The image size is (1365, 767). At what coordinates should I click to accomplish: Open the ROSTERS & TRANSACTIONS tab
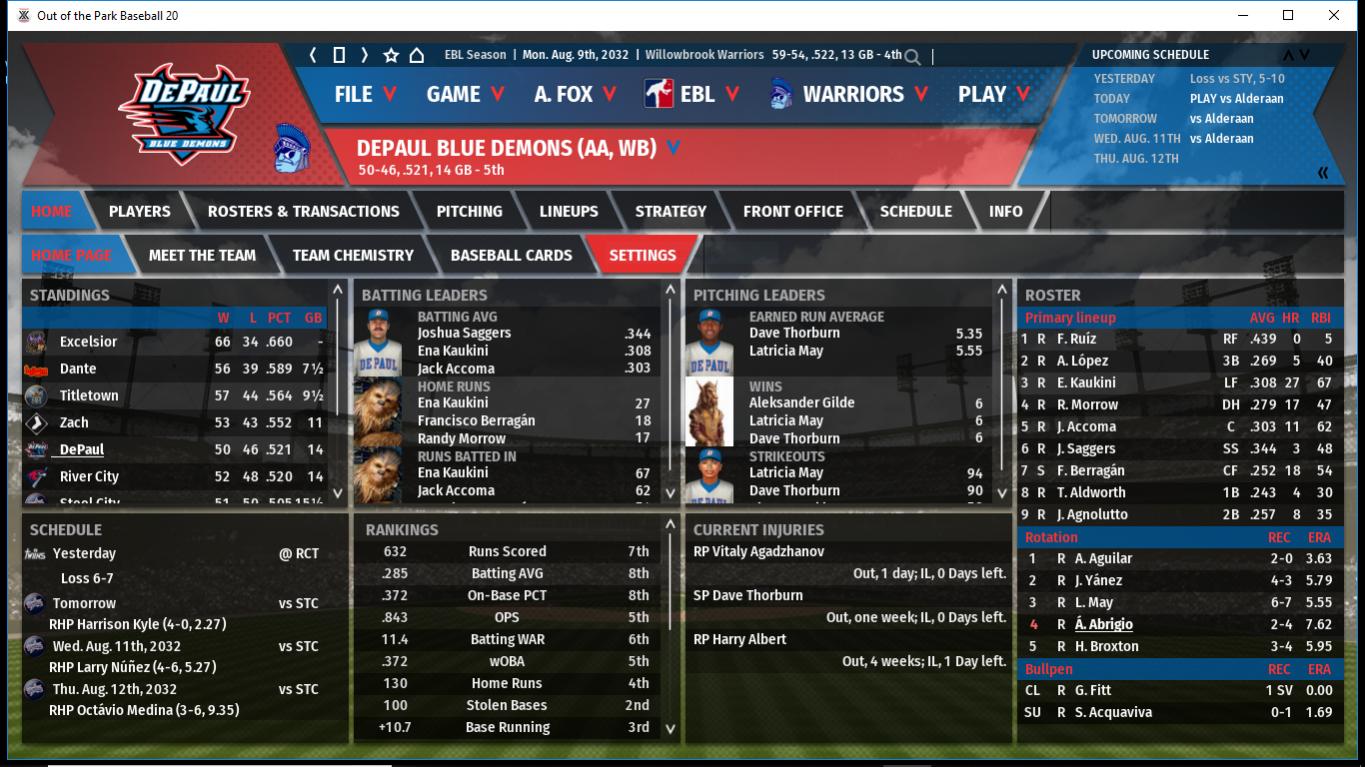click(303, 211)
